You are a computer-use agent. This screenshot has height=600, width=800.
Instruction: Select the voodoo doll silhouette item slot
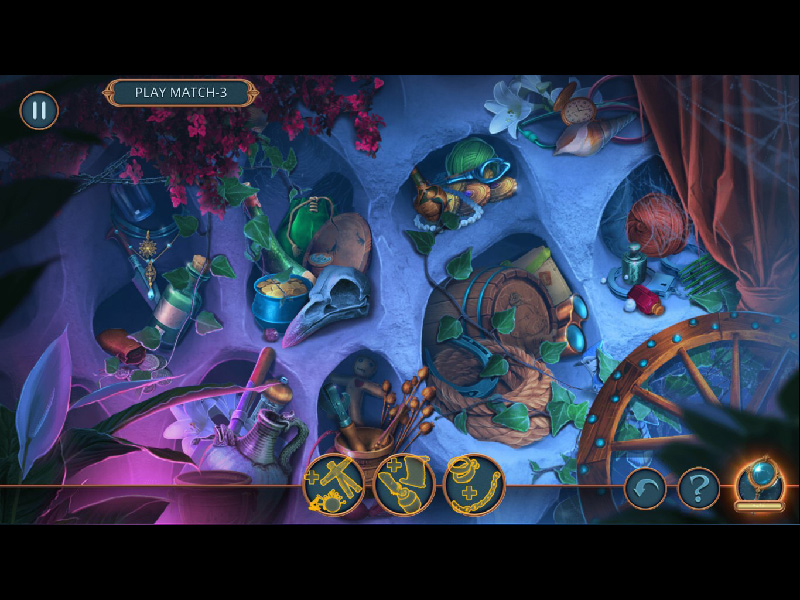[334, 484]
